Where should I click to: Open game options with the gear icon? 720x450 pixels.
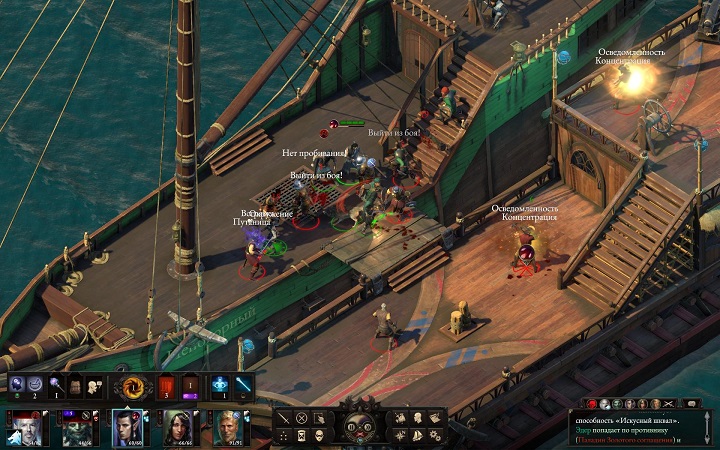[x=435, y=435]
